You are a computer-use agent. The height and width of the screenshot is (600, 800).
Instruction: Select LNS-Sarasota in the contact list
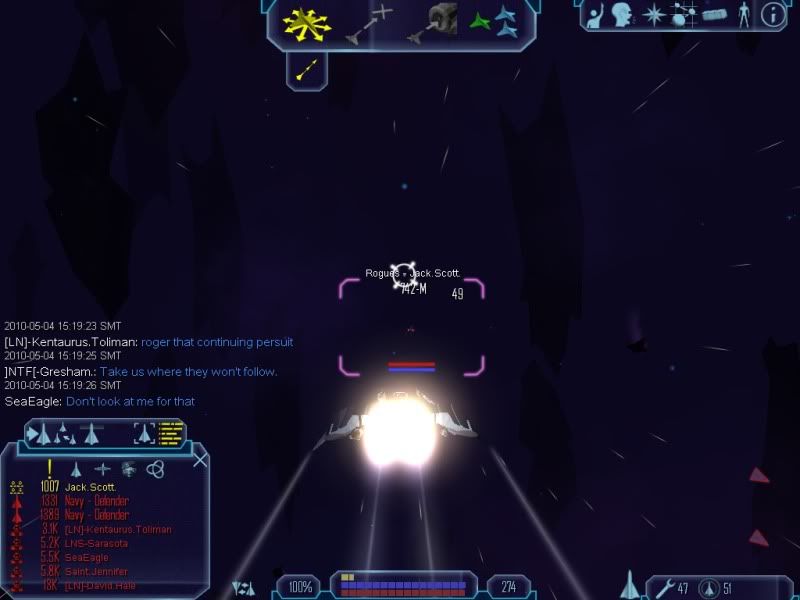(x=96, y=543)
